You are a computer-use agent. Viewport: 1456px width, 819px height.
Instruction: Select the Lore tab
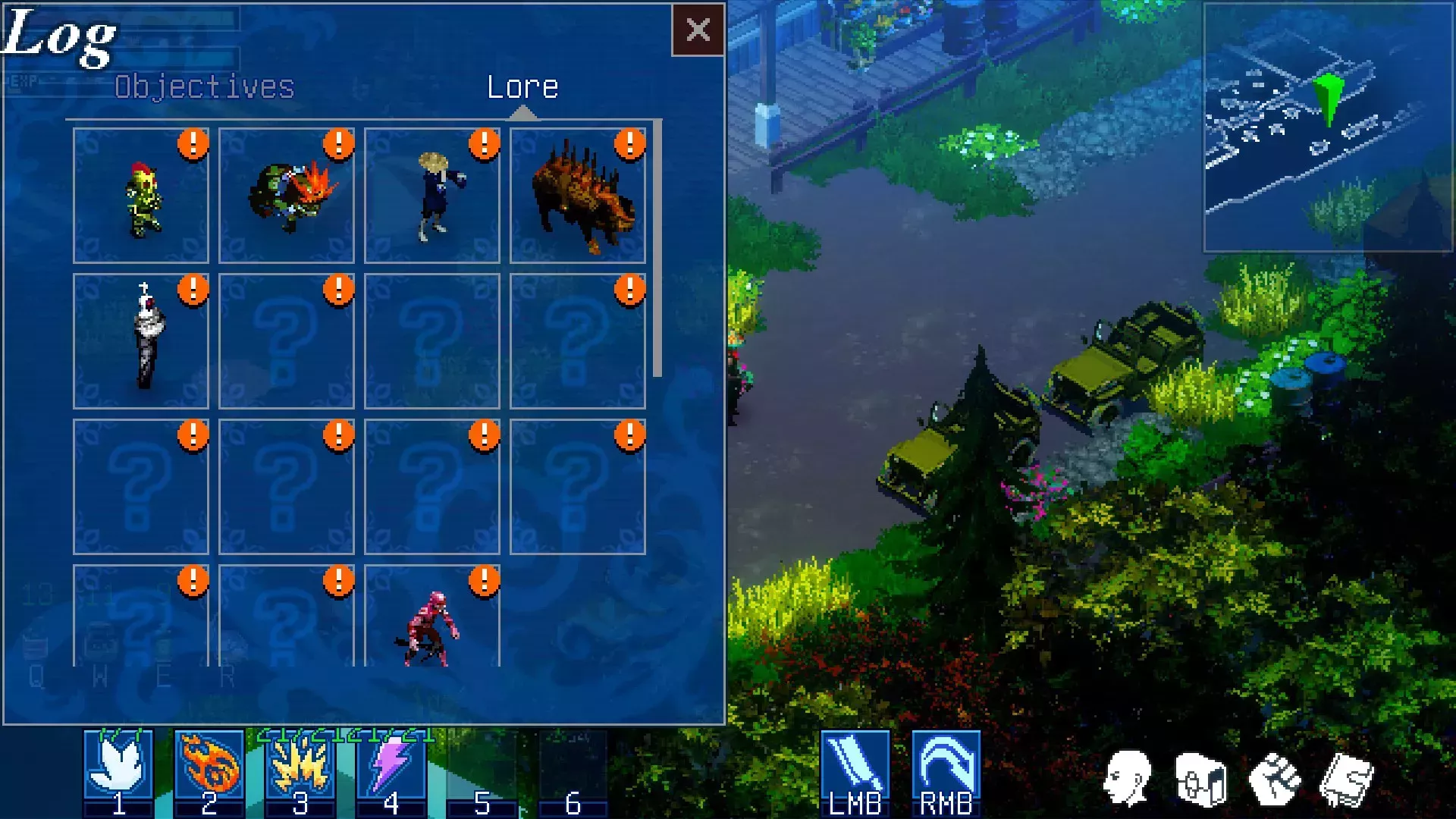click(x=522, y=87)
